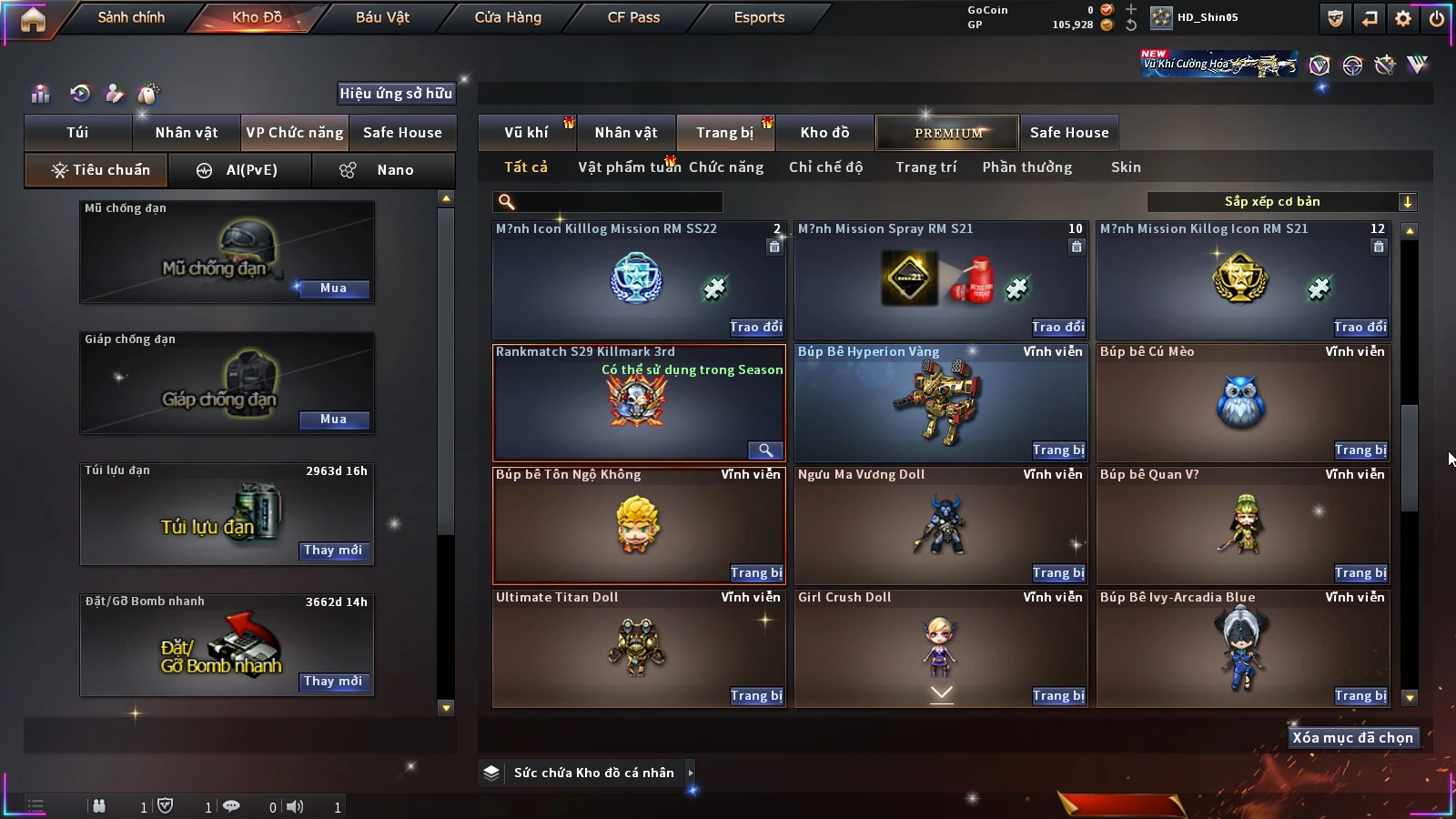Choose the Nano mode tab

(384, 170)
